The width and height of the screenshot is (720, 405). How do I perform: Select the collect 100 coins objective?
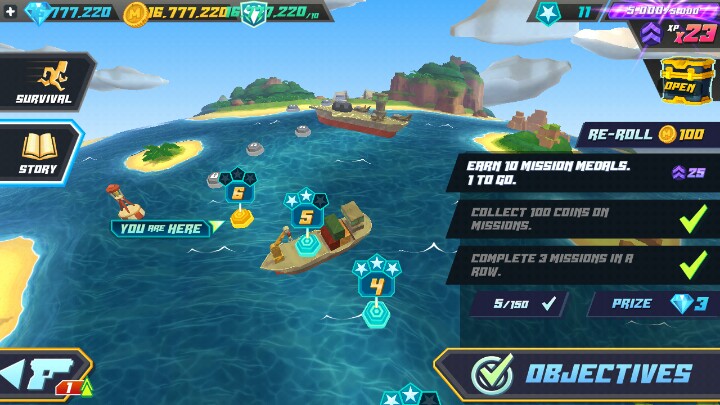click(585, 219)
